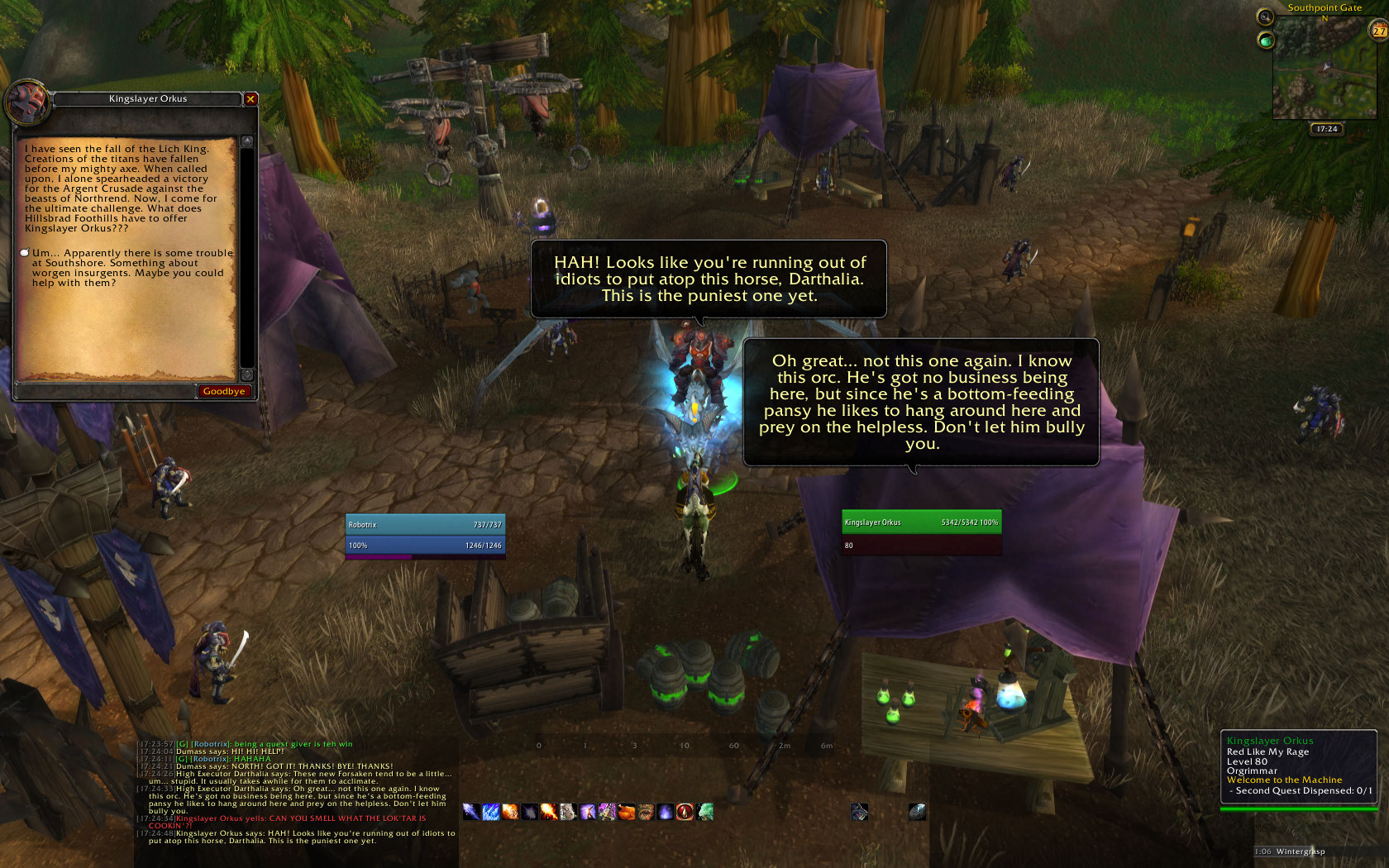Open the 17:24 clock button
Image resolution: width=1389 pixels, height=868 pixels.
click(1326, 129)
